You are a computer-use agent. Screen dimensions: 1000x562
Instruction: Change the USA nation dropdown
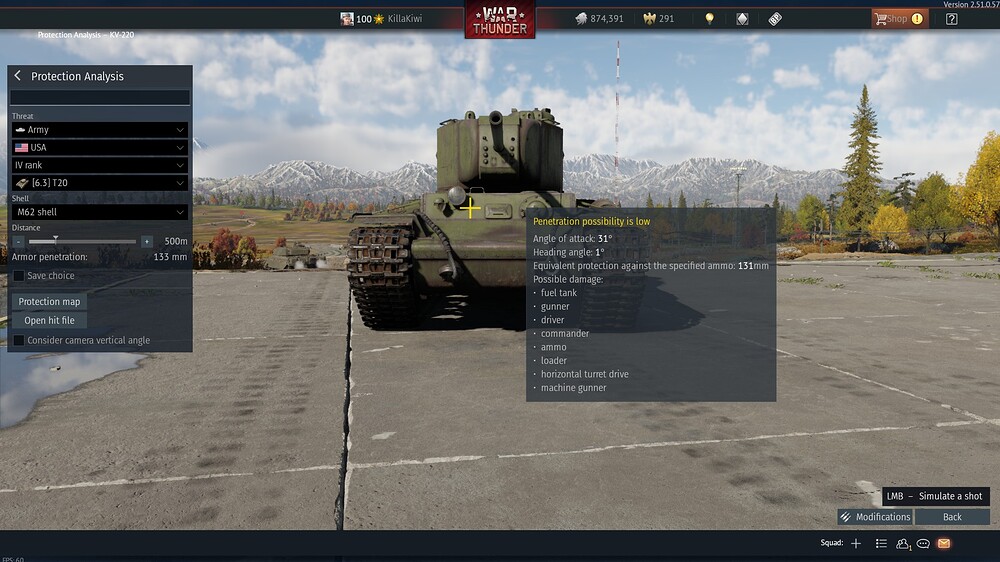[x=100, y=148]
